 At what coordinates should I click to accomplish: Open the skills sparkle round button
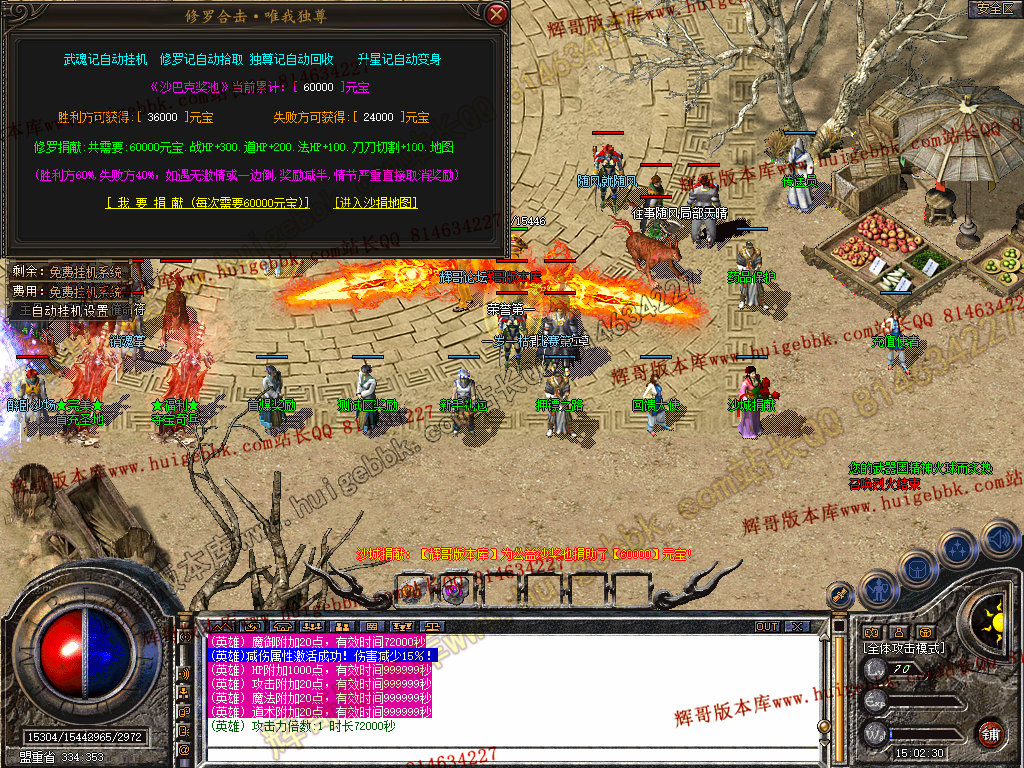[958, 548]
